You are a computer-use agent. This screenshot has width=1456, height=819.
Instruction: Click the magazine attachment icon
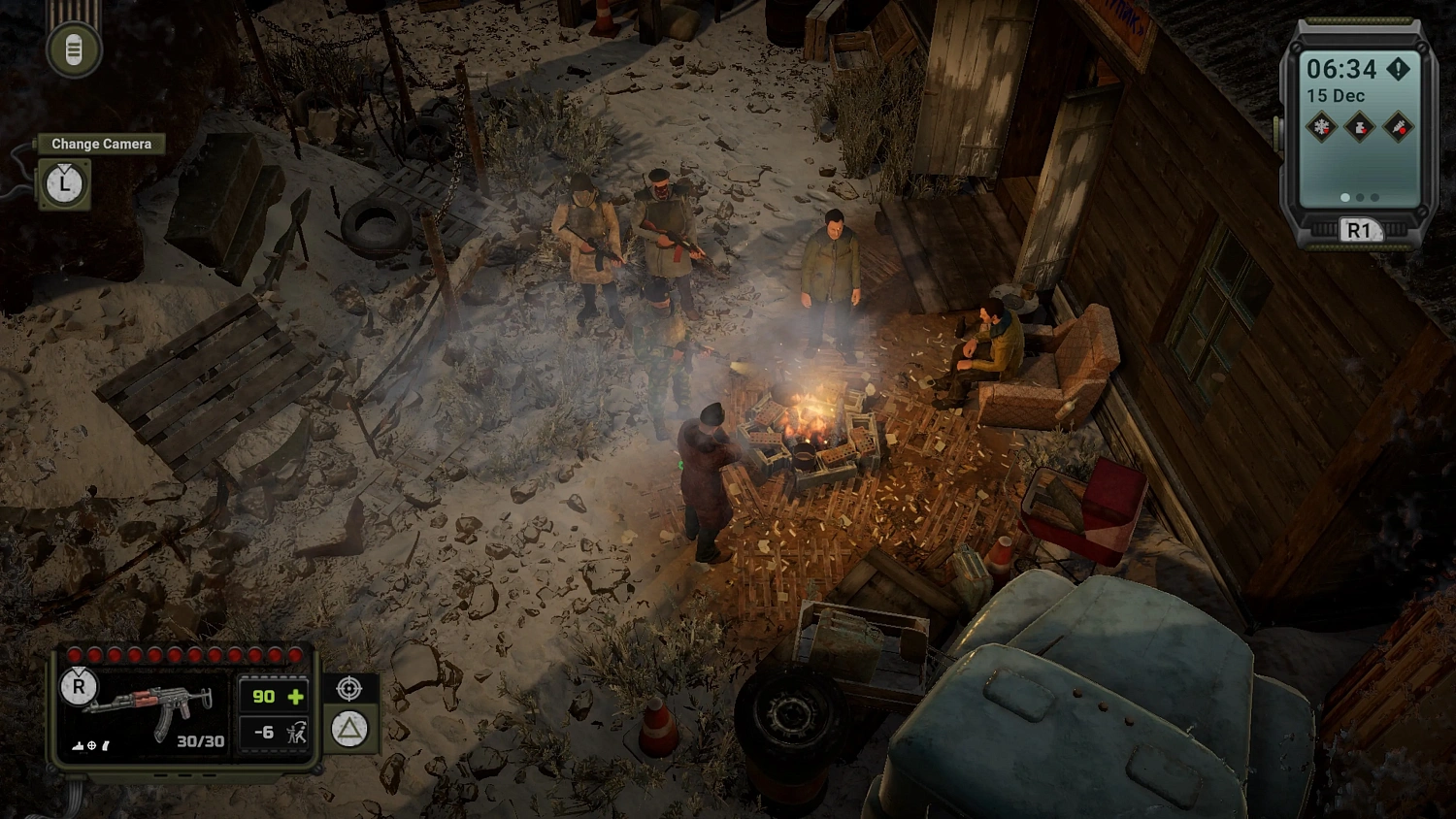pos(105,746)
